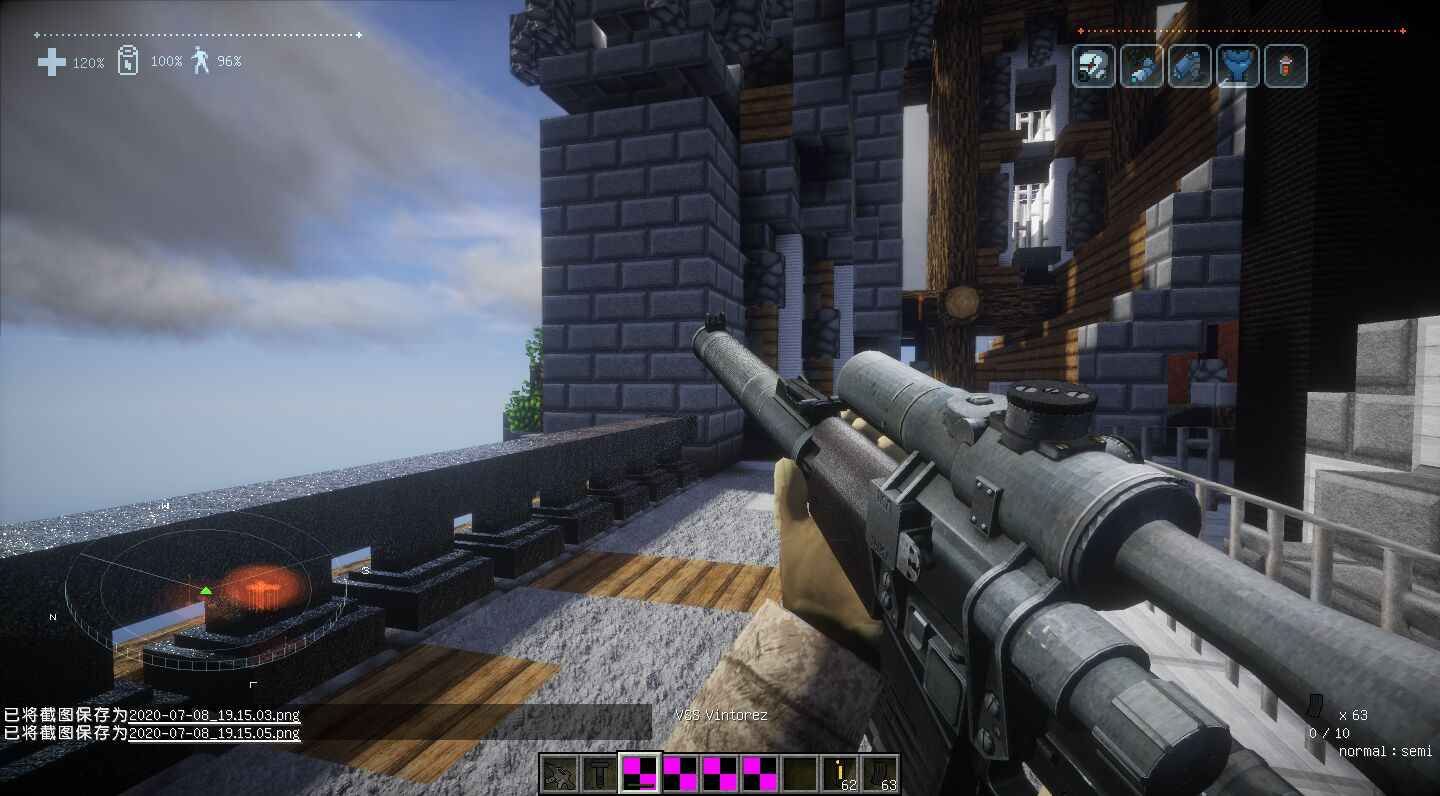Screen dimensions: 1440x796
Task: Select the yellow item stack of 62
Action: (x=840, y=773)
